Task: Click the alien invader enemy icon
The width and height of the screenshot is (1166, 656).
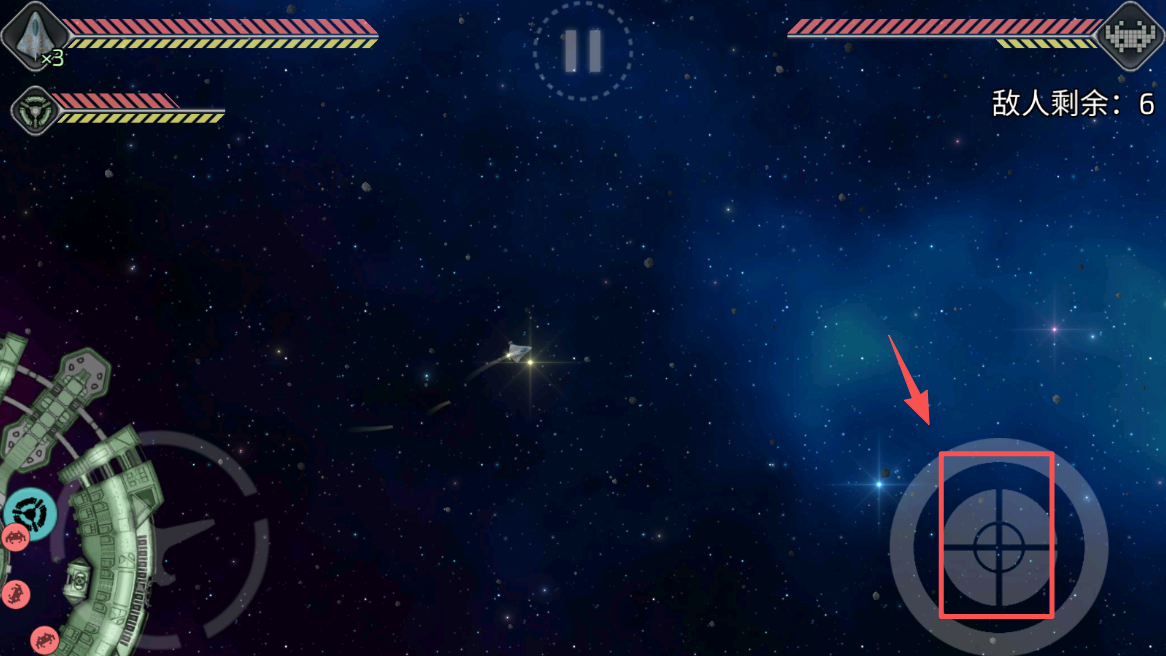Action: tap(1130, 36)
